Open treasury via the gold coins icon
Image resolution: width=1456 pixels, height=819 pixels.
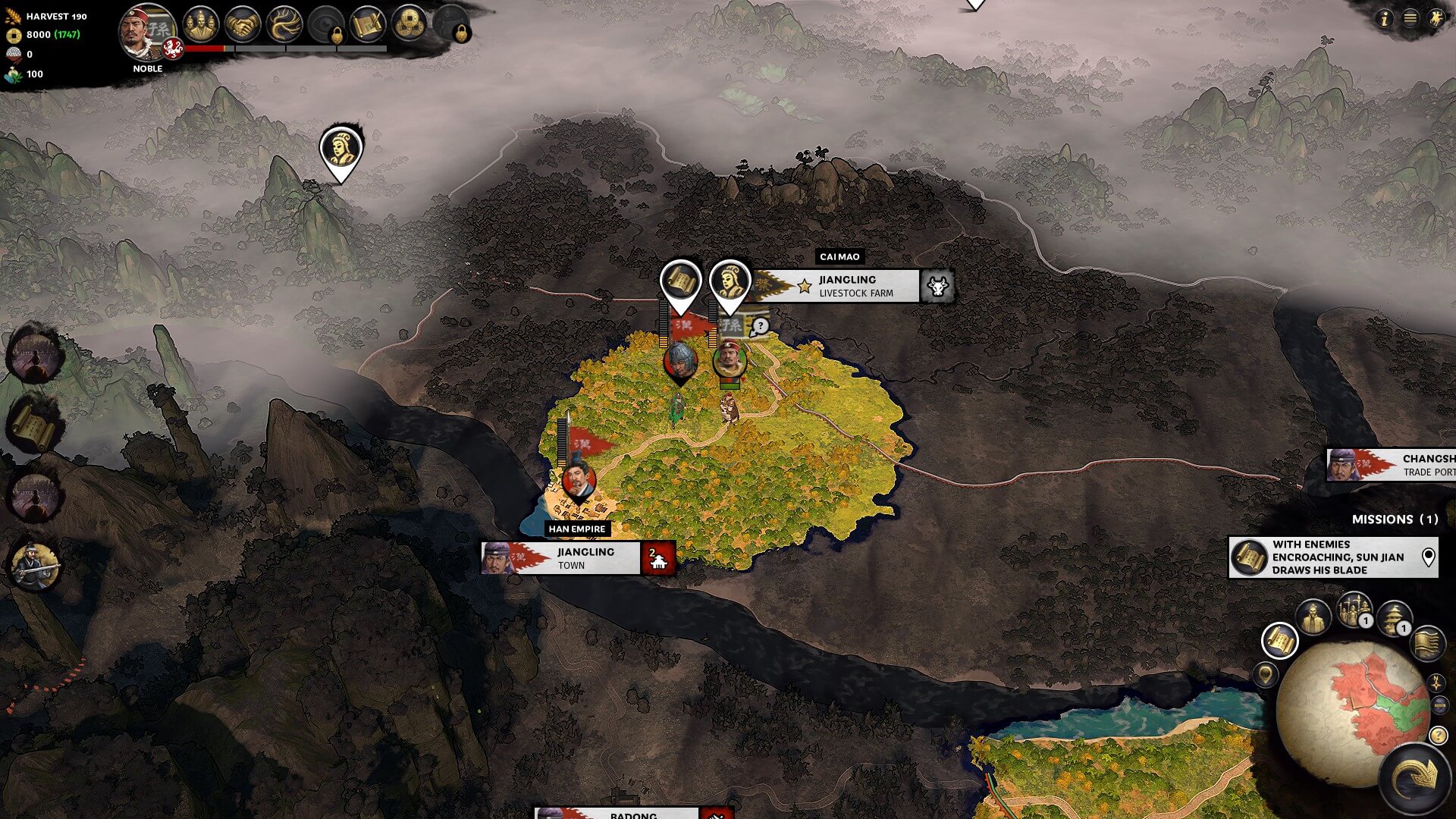click(x=409, y=24)
